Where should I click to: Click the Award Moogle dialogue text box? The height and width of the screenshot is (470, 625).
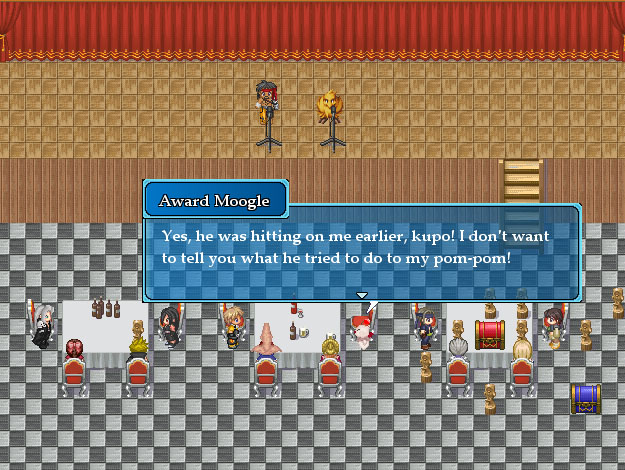361,251
